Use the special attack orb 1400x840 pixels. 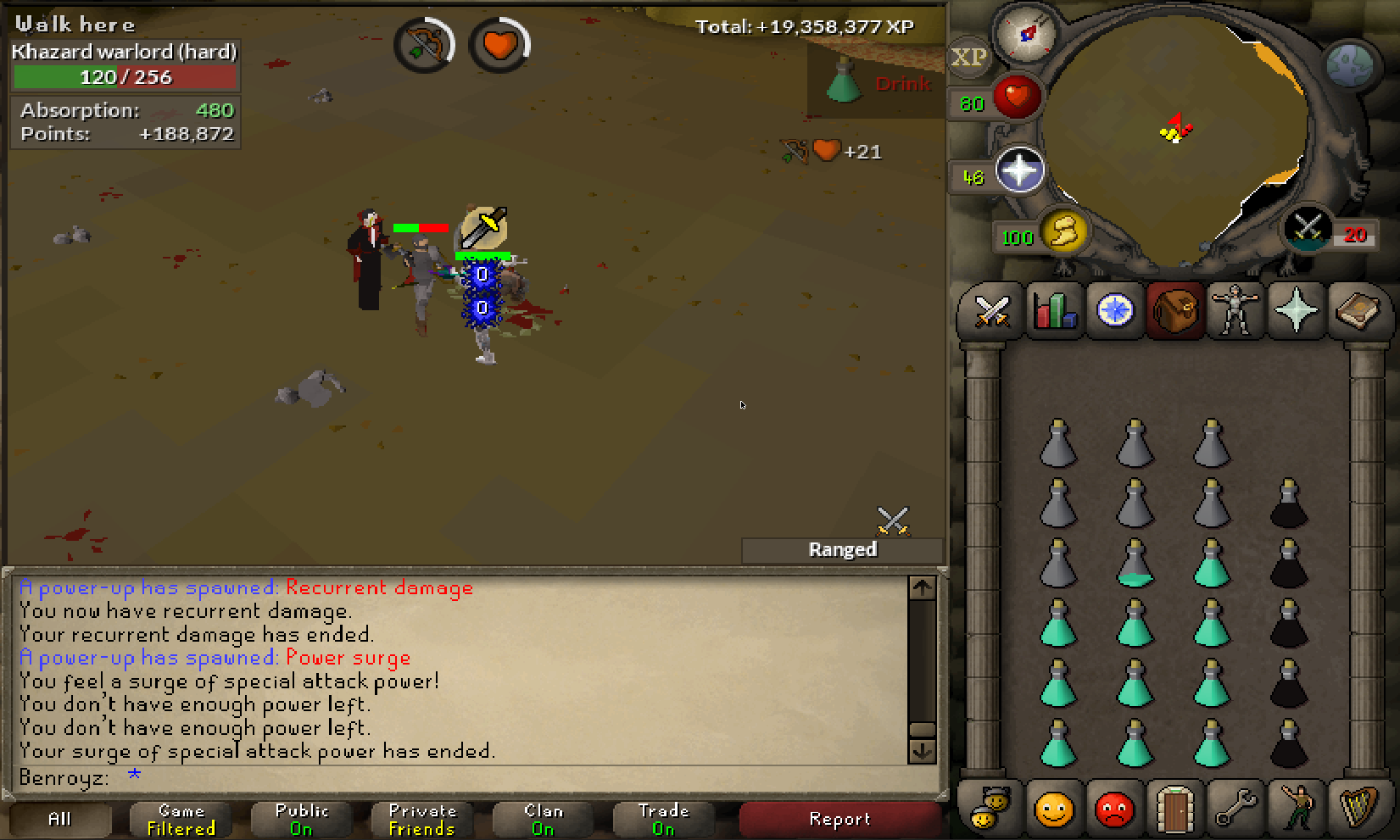(x=1308, y=228)
